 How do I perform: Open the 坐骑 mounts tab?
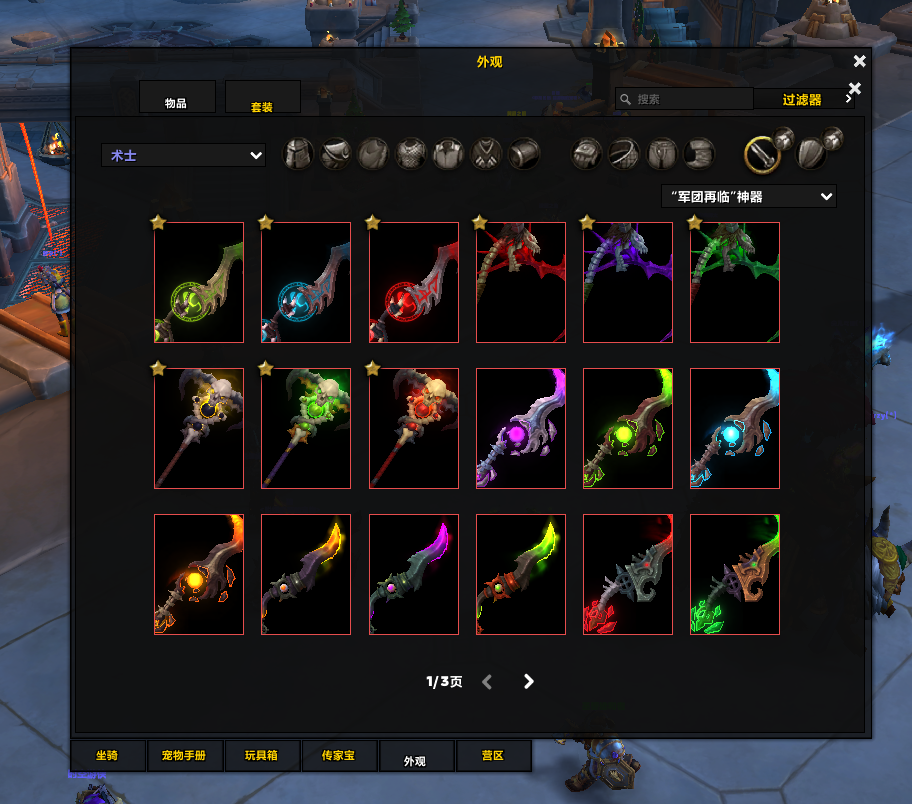coord(107,756)
